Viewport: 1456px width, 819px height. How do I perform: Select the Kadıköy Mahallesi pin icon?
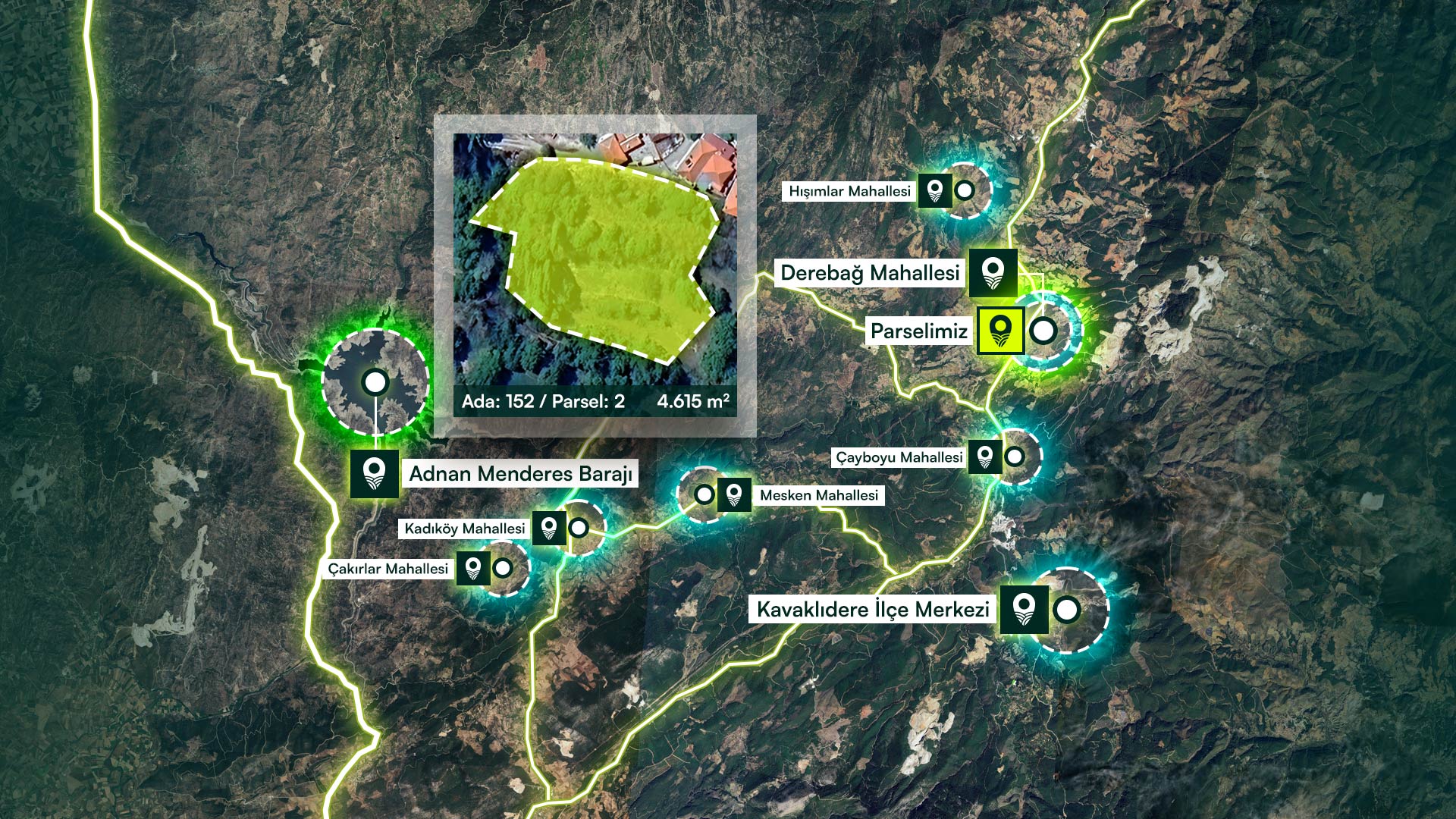click(549, 528)
